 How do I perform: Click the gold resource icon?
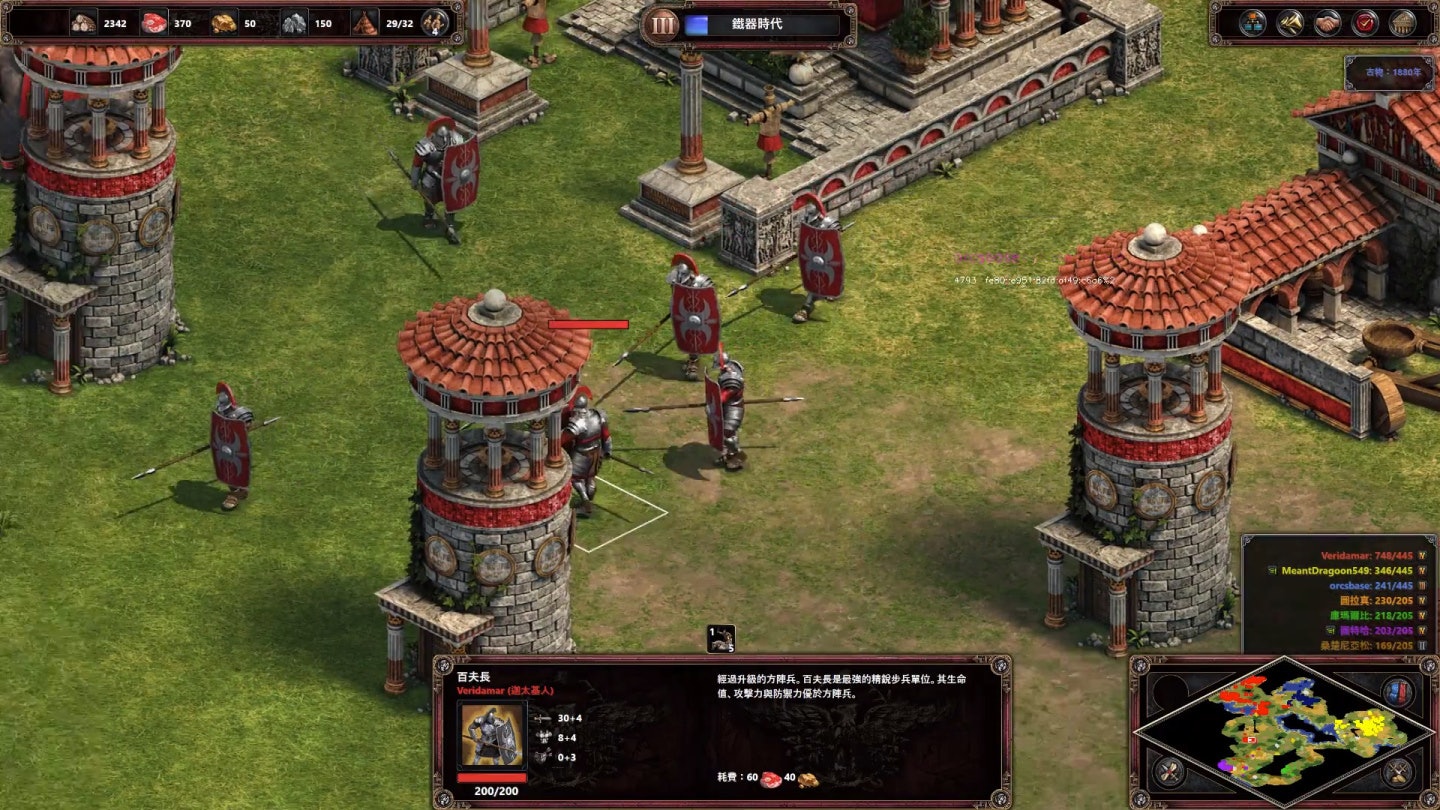pyautogui.click(x=224, y=22)
